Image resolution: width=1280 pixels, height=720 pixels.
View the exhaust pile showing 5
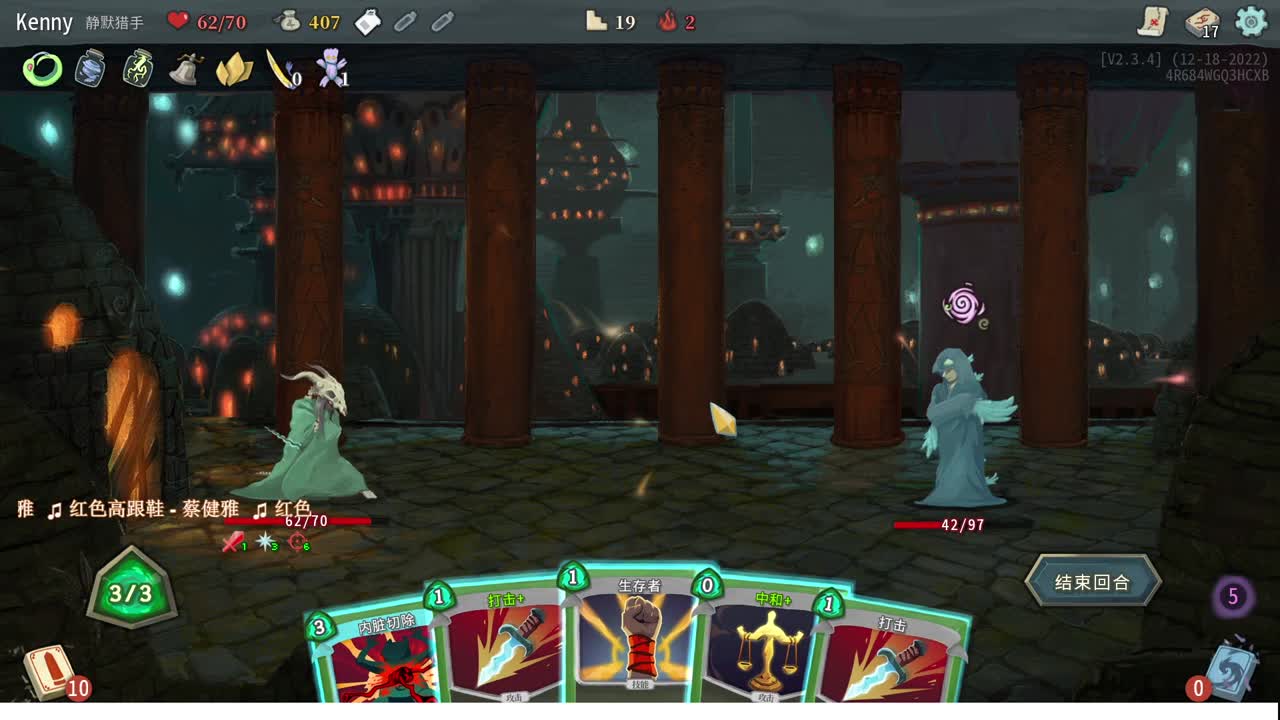[1233, 597]
